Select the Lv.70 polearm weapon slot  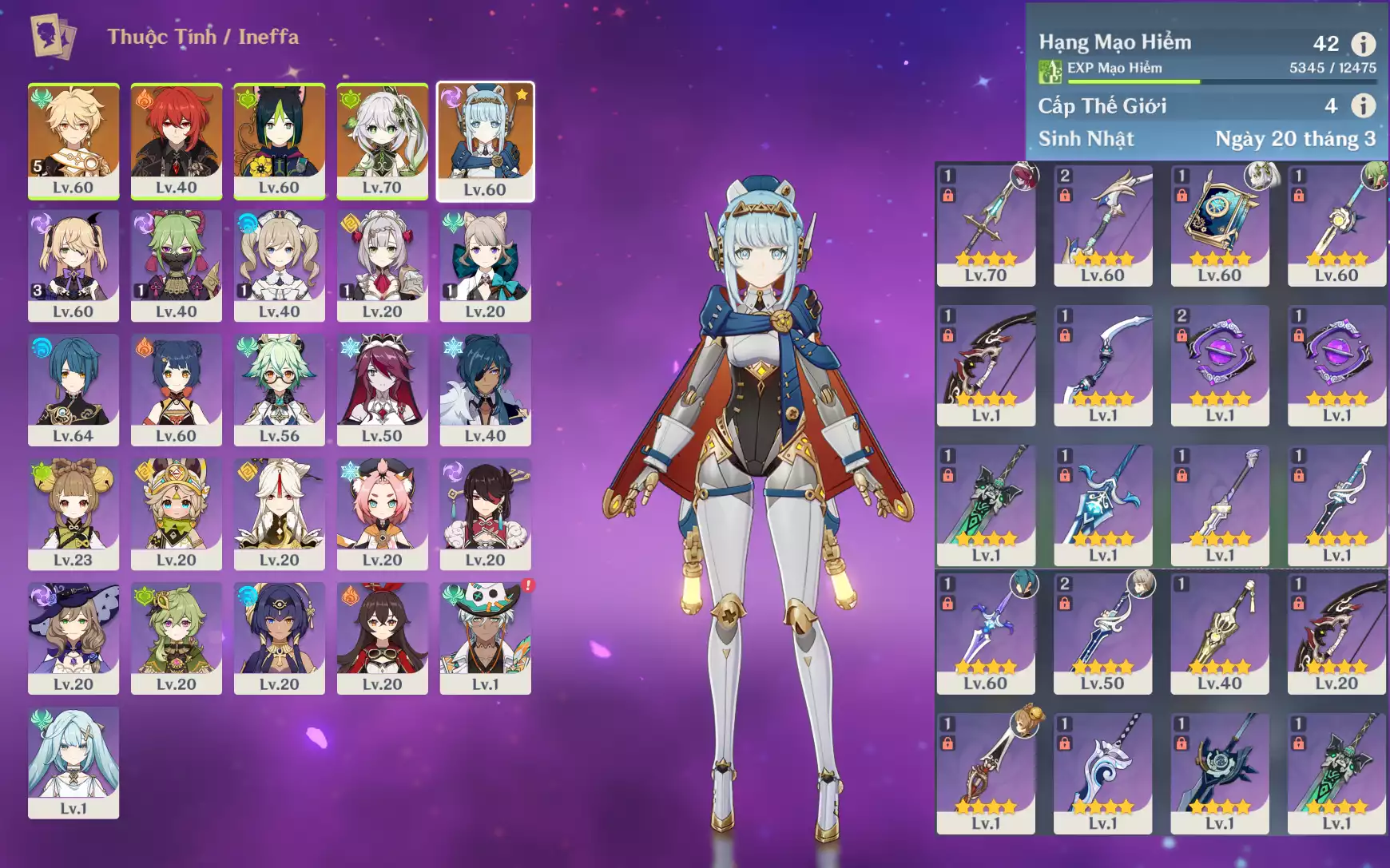click(986, 224)
